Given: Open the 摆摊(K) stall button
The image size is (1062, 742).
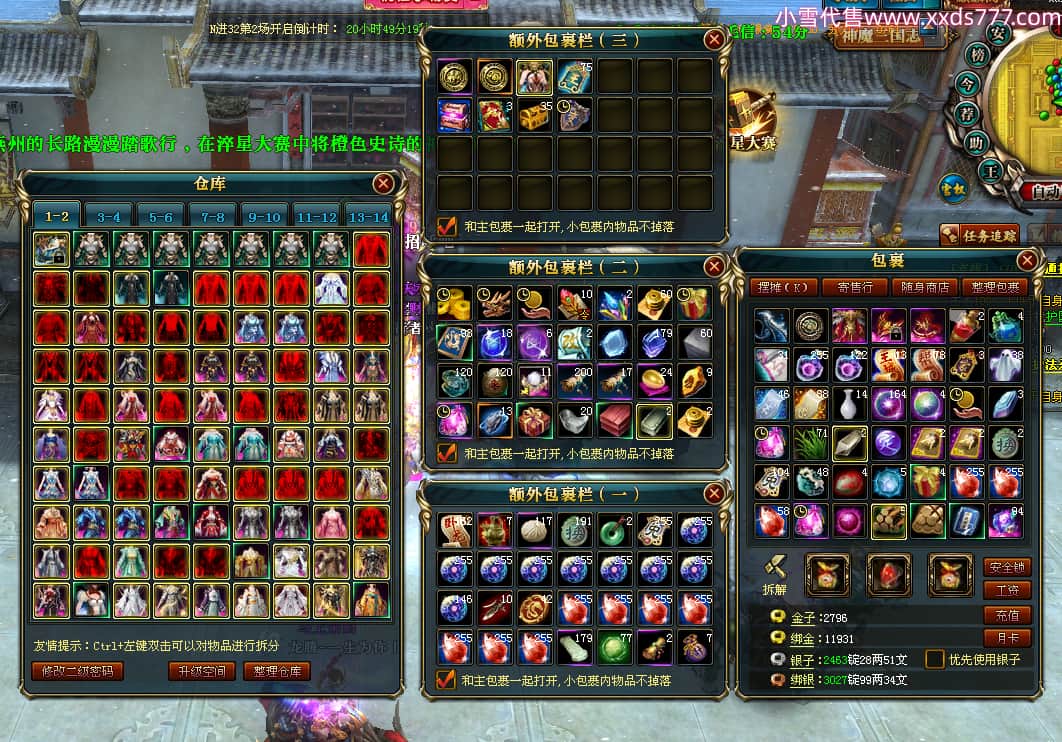Looking at the screenshot, I should (x=784, y=287).
